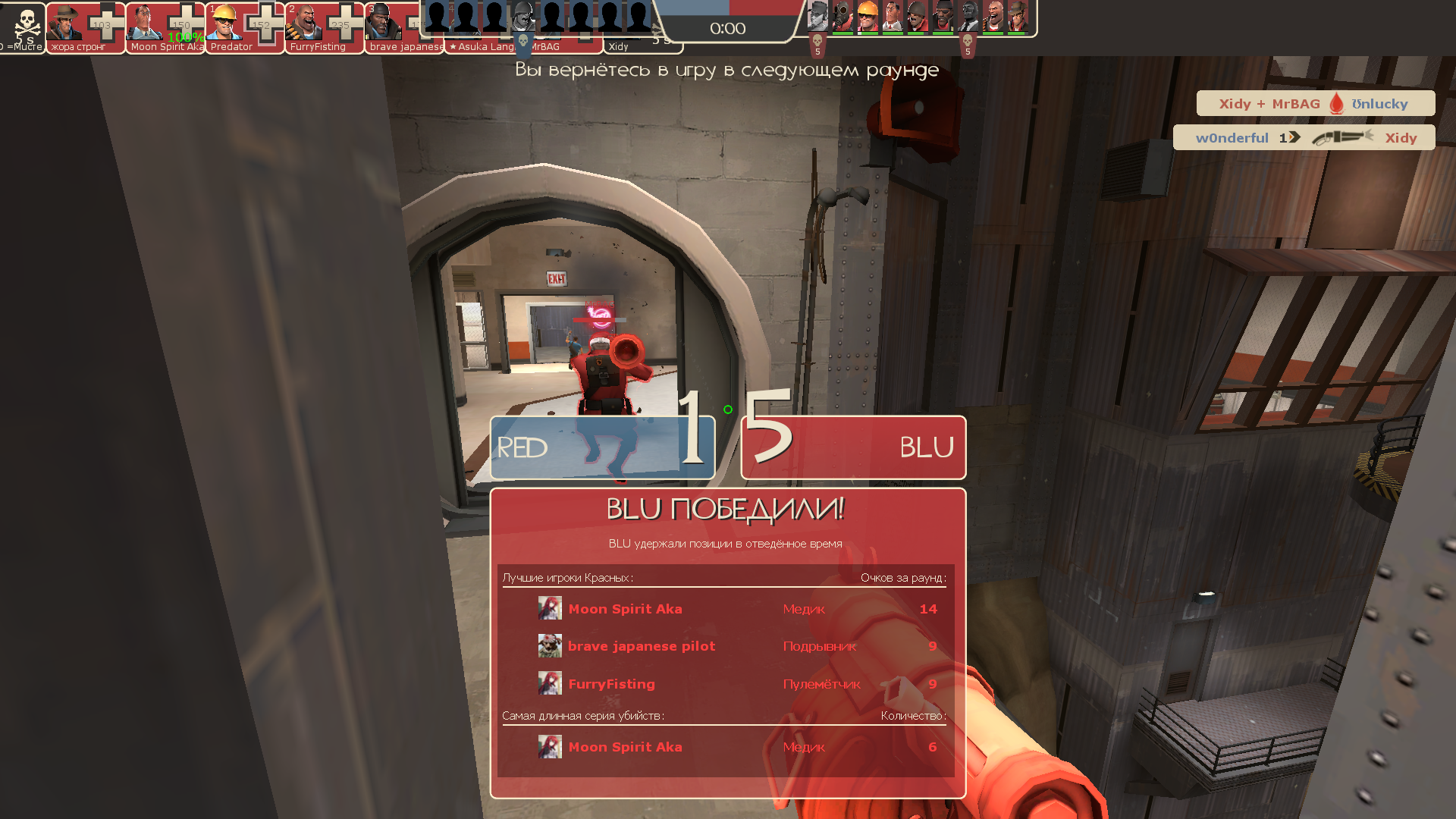1456x819 pixels.
Task: Select Moon Spirit Aka's longest killstreak row
Action: (x=726, y=747)
